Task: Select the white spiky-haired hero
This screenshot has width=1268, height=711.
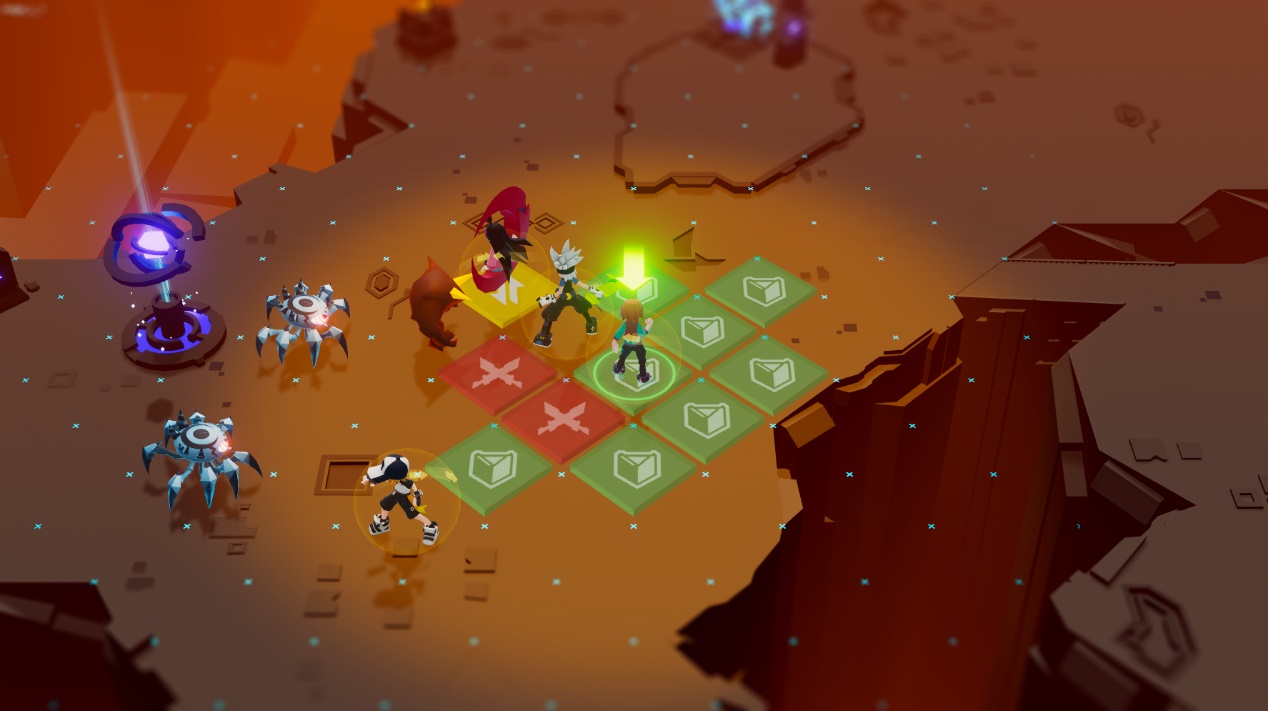Action: coord(567,296)
